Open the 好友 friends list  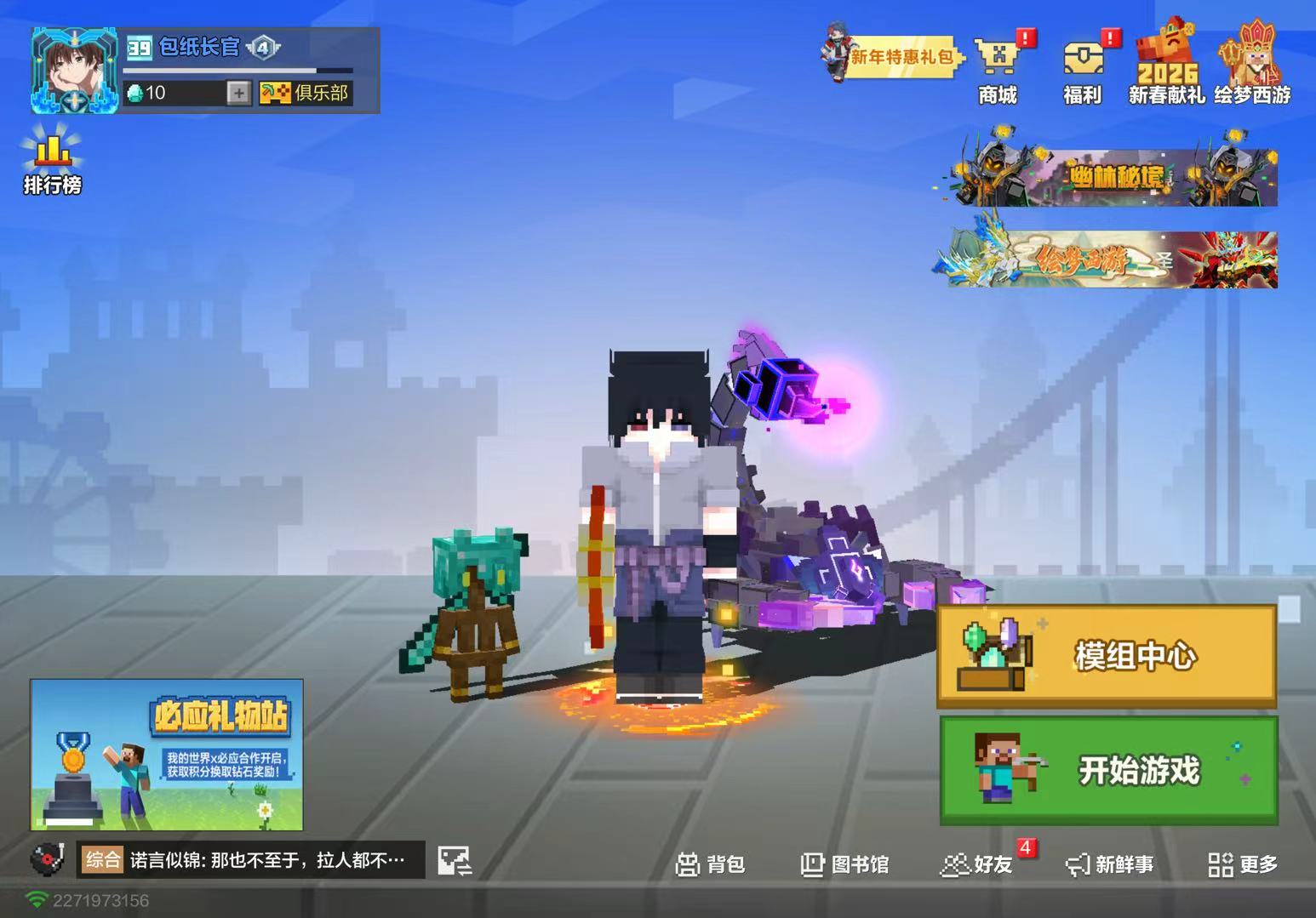[x=976, y=865]
